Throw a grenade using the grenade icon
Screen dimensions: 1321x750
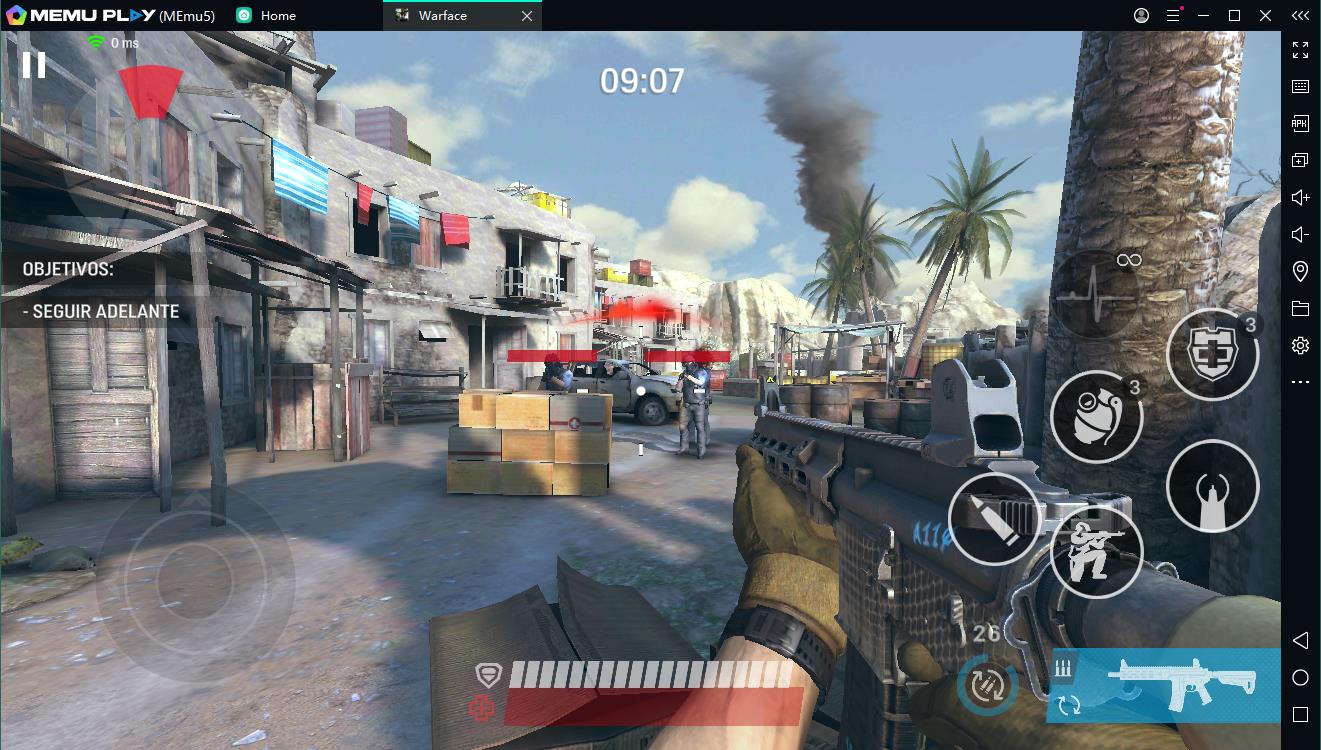1096,415
